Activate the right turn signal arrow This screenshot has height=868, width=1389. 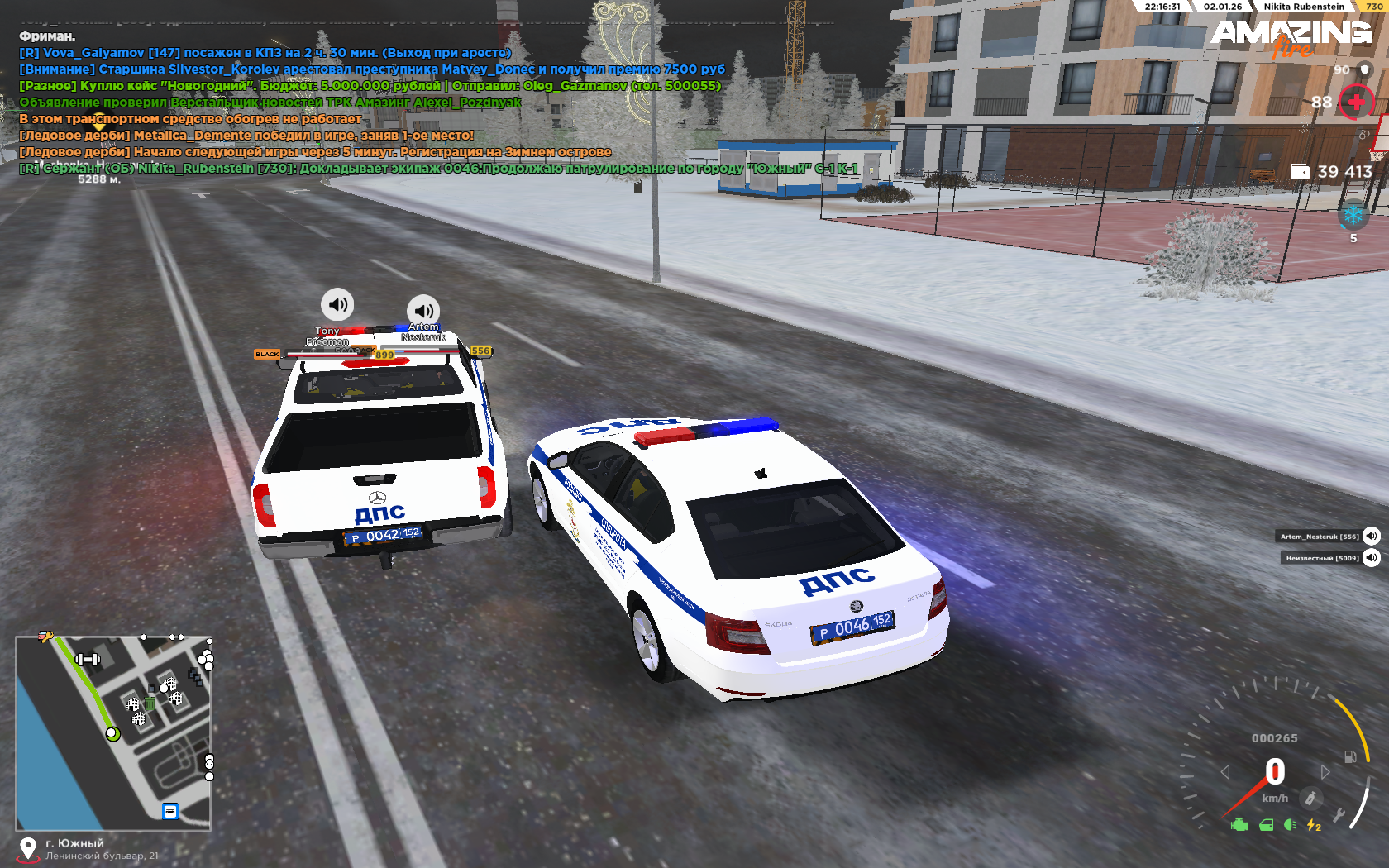(1325, 771)
